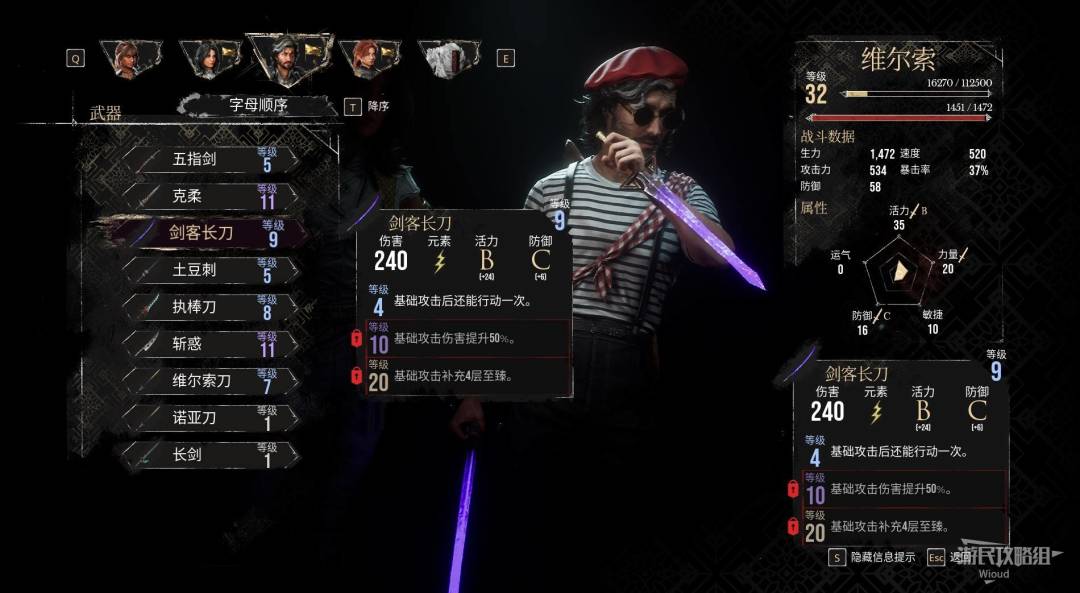The image size is (1080, 593).
Task: Switch to the first brown-haired character portrait
Action: 127,58
